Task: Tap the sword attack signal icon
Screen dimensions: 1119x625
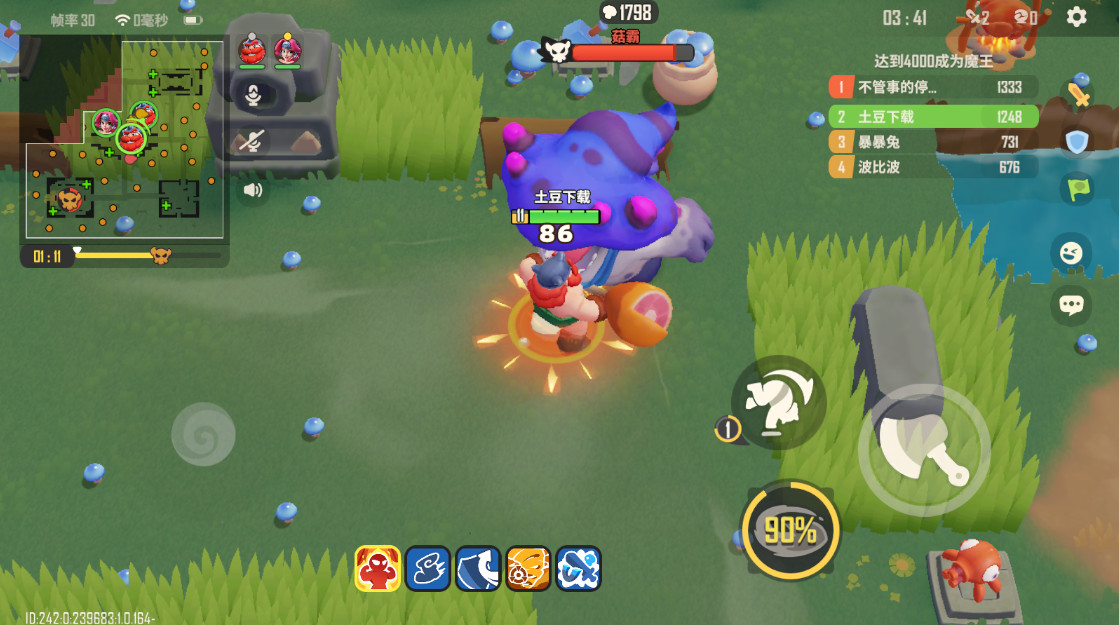Action: tap(1077, 95)
